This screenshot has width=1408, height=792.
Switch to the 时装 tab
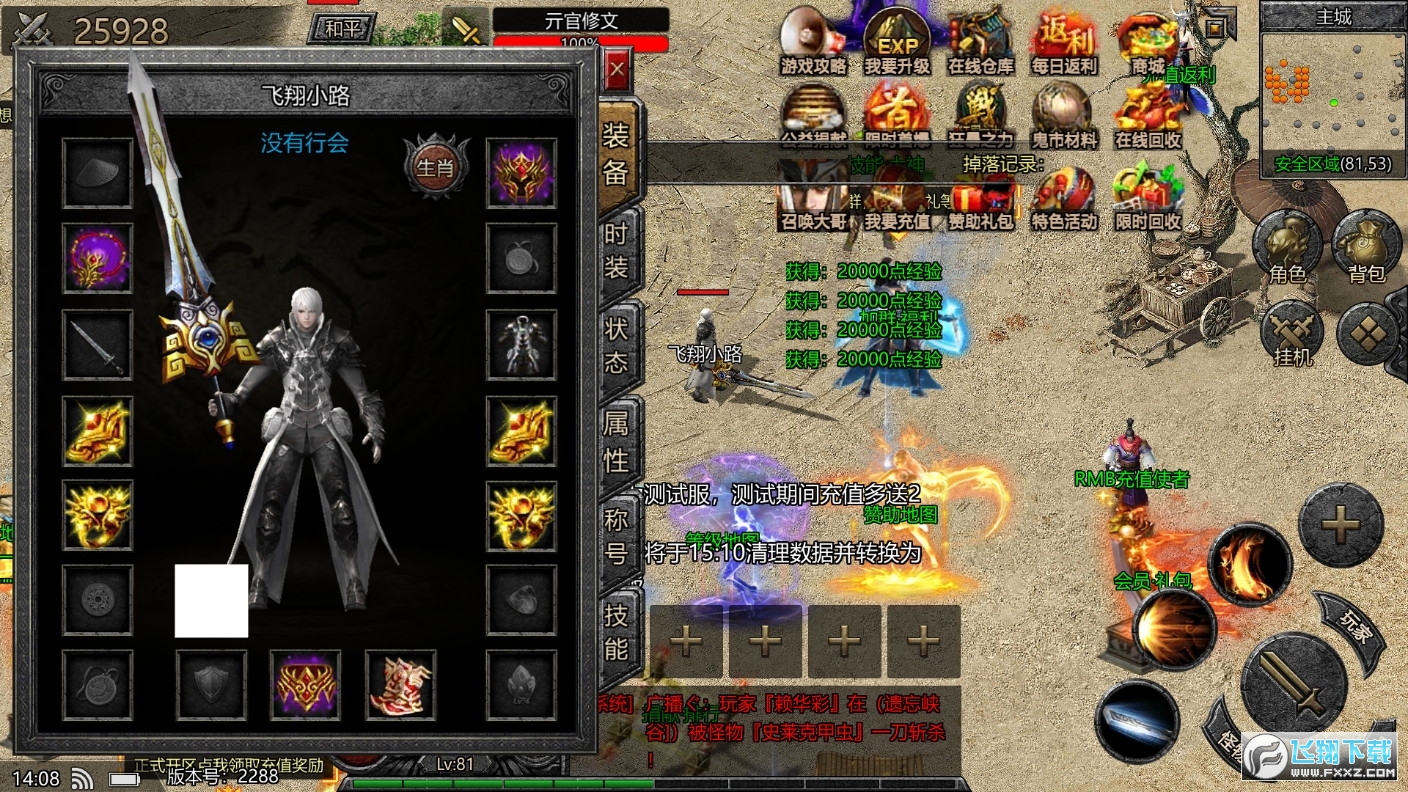coord(617,250)
